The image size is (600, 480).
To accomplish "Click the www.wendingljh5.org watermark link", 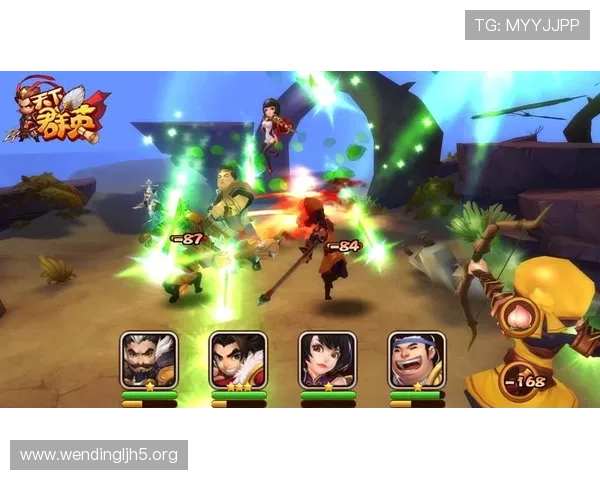I will tap(99, 455).
